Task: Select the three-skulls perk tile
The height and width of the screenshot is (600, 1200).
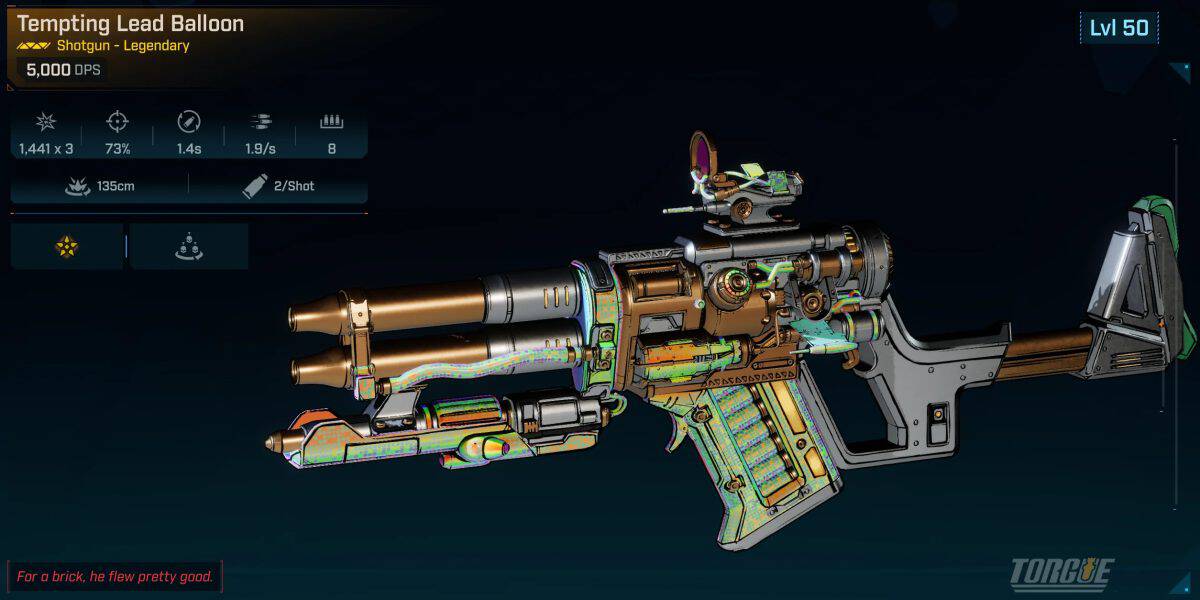Action: [x=188, y=247]
